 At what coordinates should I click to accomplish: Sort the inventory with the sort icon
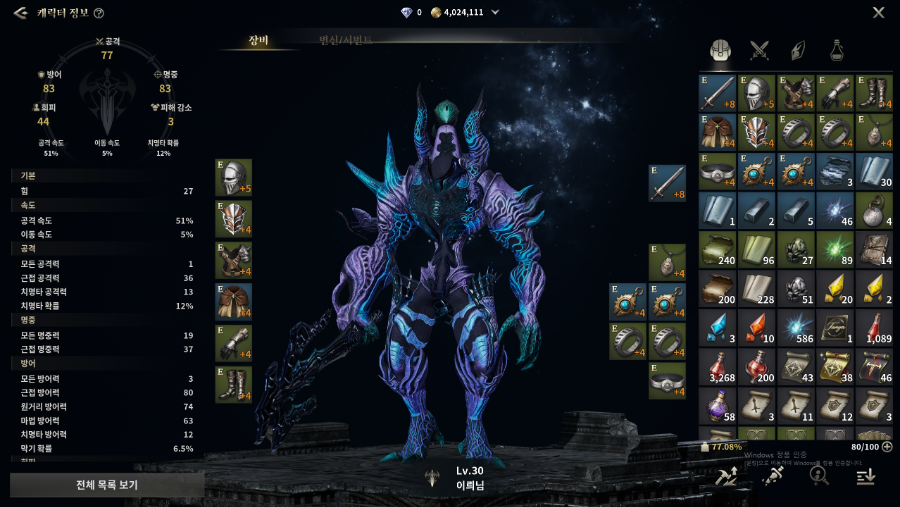point(866,477)
